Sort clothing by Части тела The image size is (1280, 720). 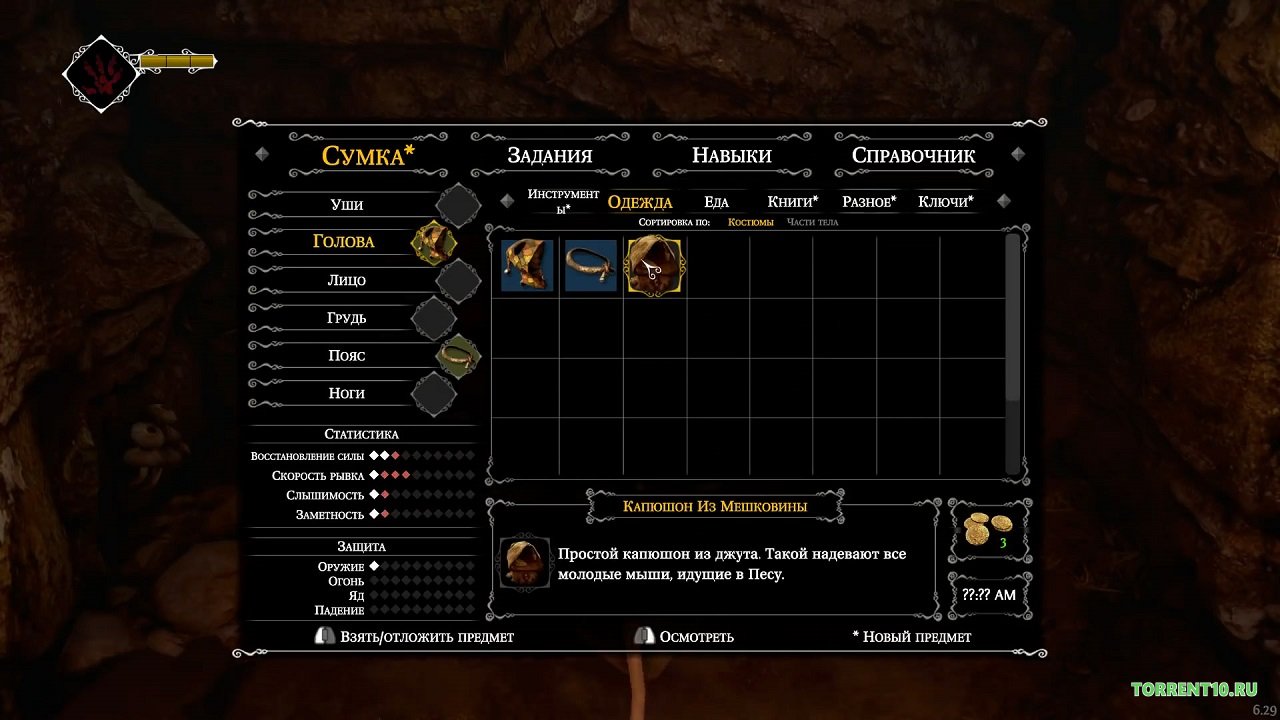(x=812, y=222)
